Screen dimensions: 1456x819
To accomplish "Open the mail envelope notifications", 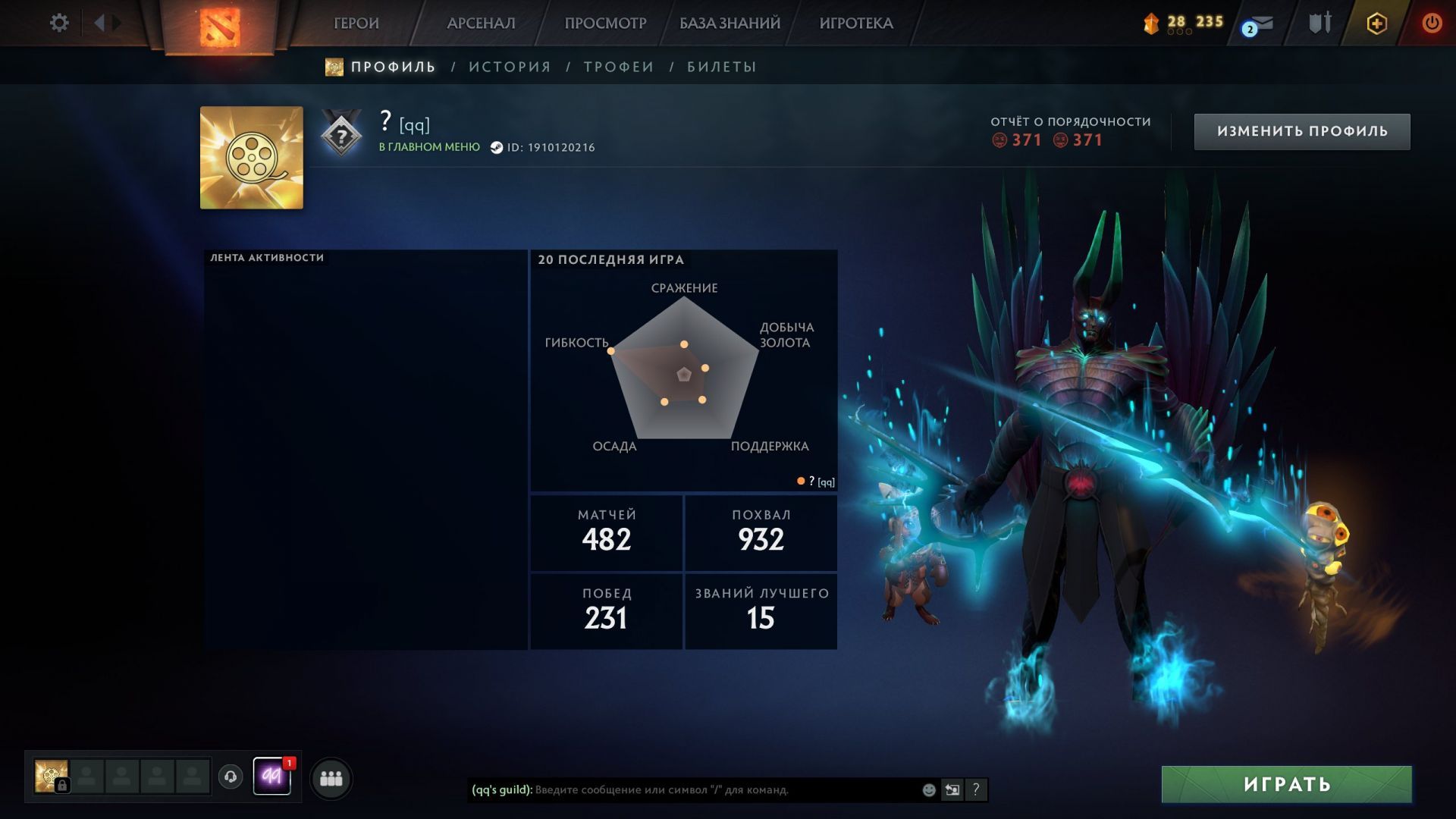I will (x=1261, y=24).
